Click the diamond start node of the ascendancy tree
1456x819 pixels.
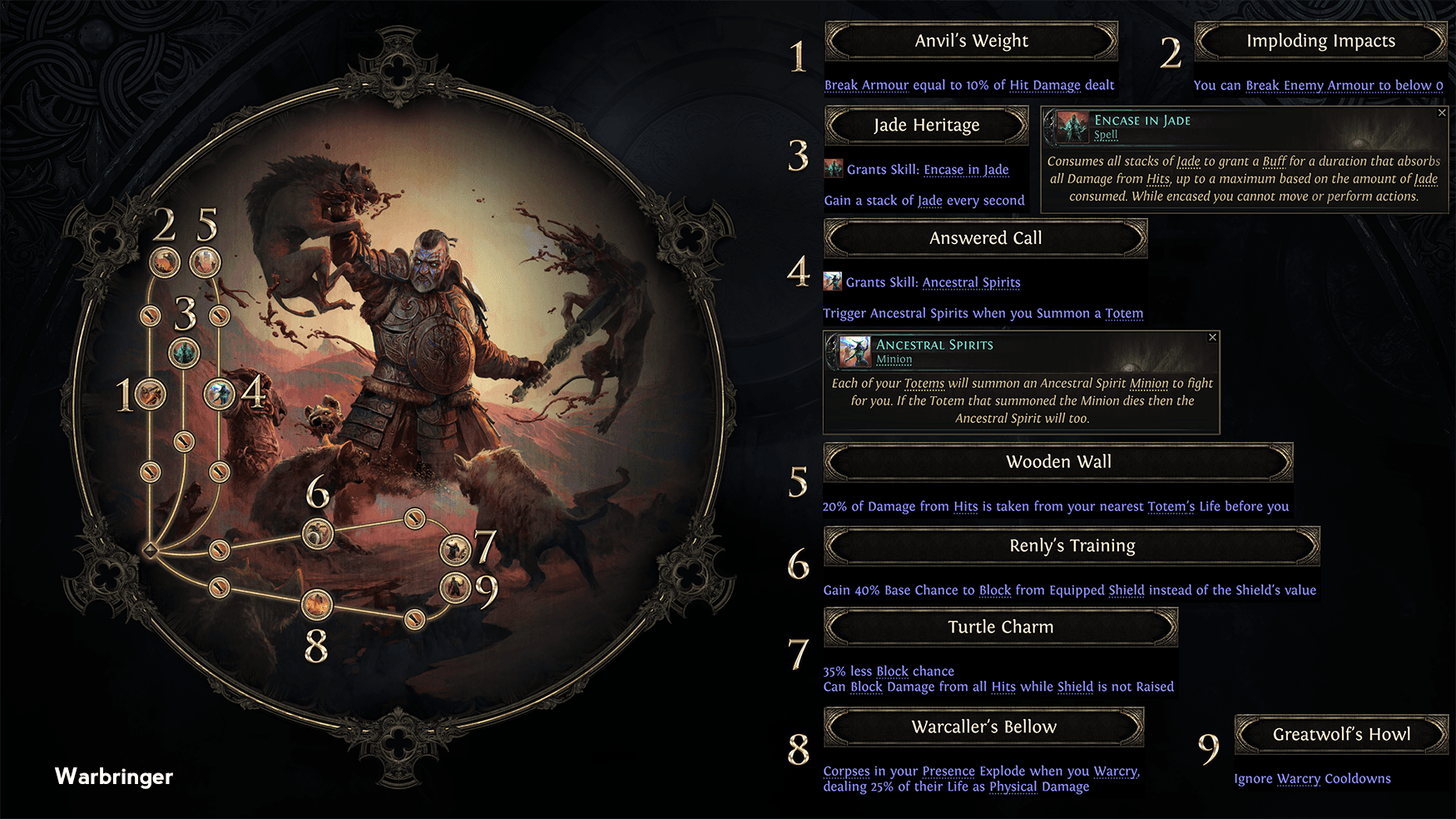(151, 548)
